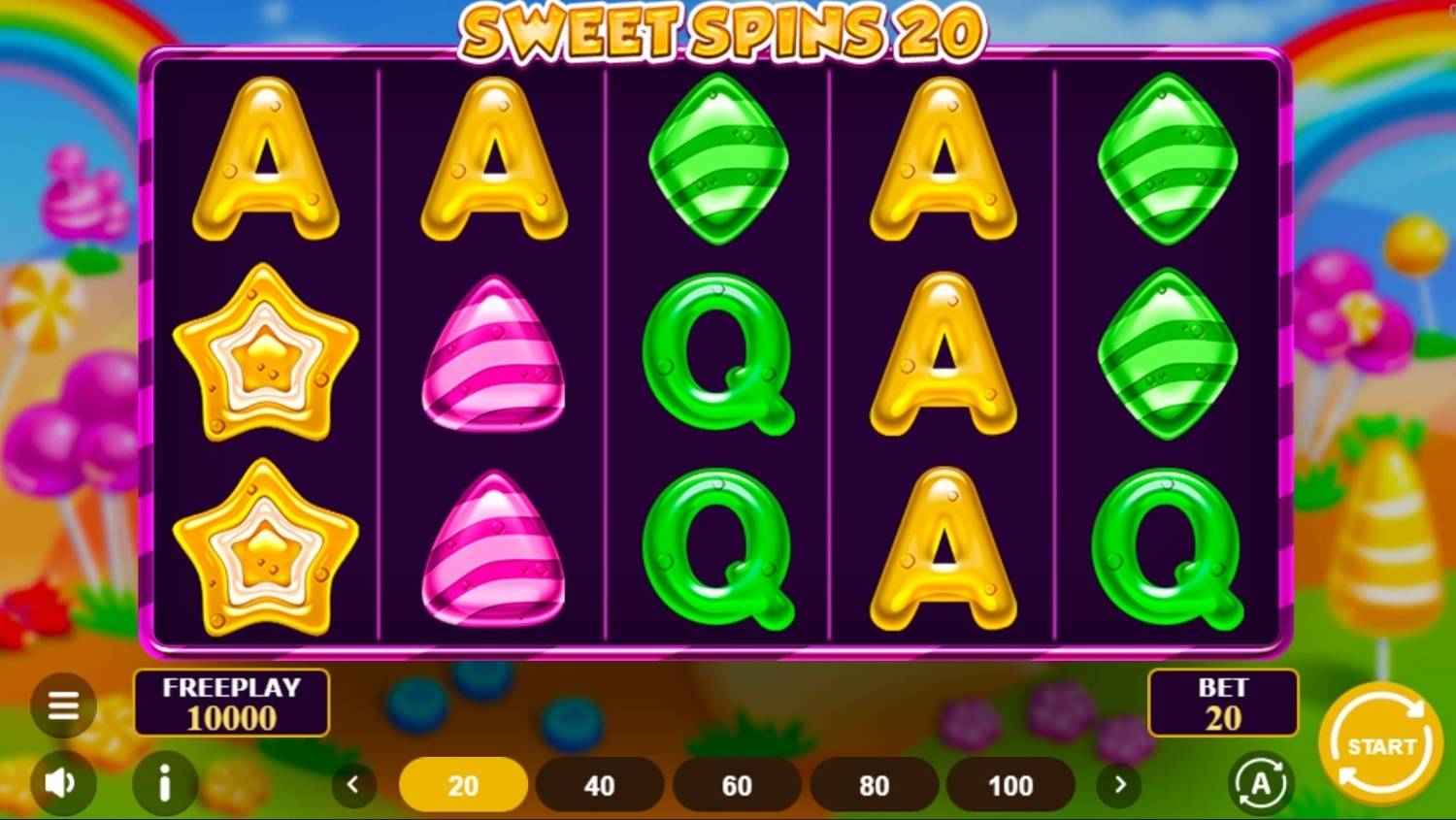Click the left chevron to lower bet
The width and height of the screenshot is (1456, 820).
point(353,785)
